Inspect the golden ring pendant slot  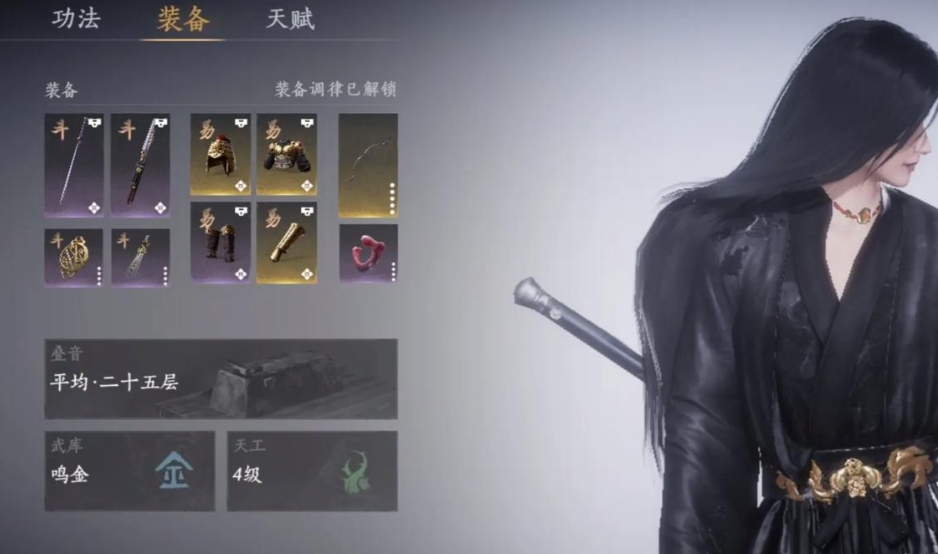click(x=74, y=257)
